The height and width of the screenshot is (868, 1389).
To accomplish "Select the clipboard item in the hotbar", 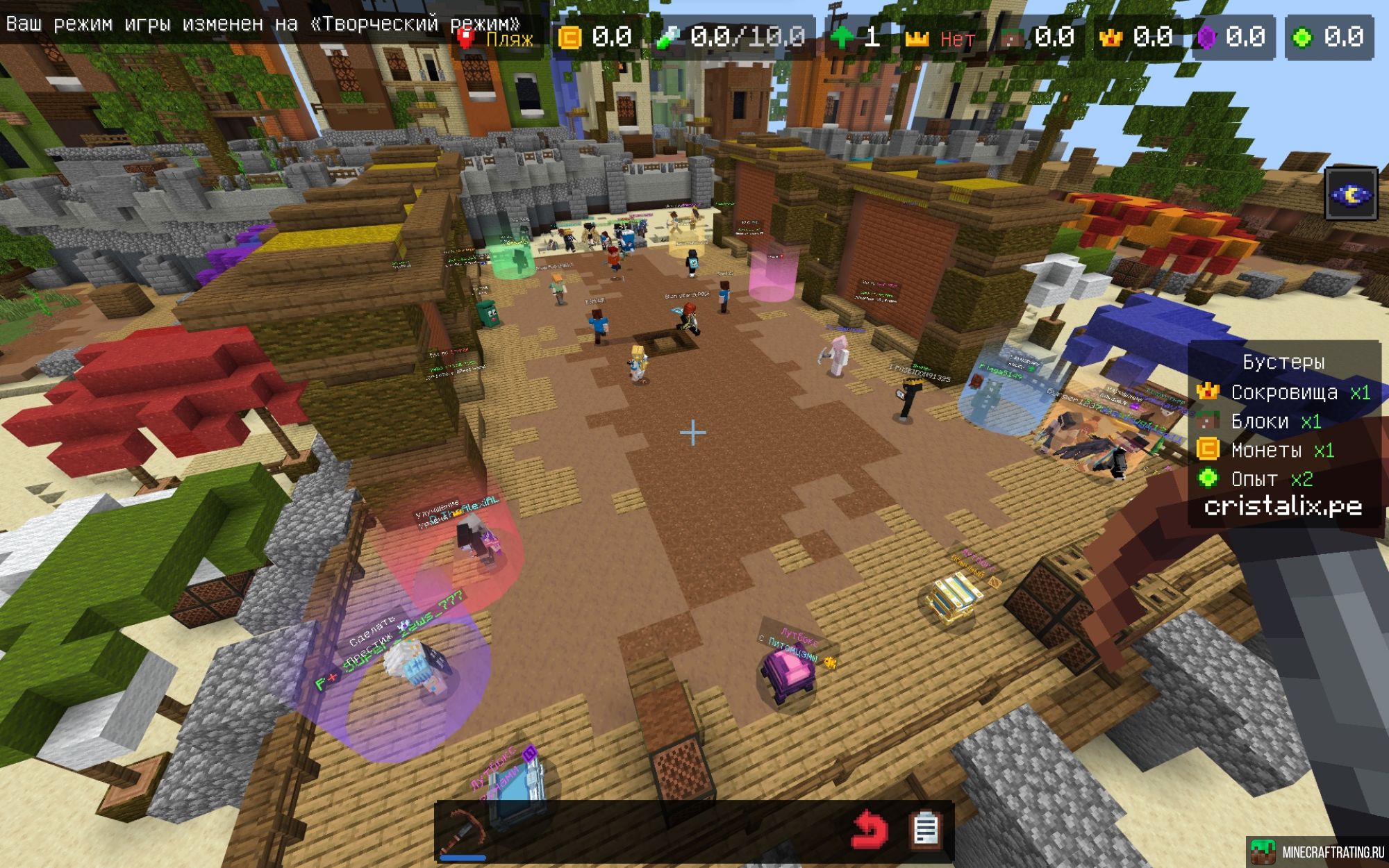I will point(926,830).
